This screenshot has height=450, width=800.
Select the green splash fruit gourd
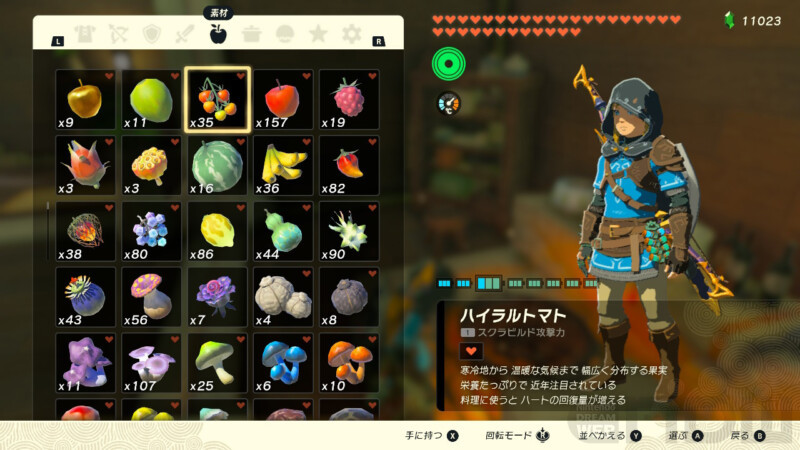pos(283,232)
